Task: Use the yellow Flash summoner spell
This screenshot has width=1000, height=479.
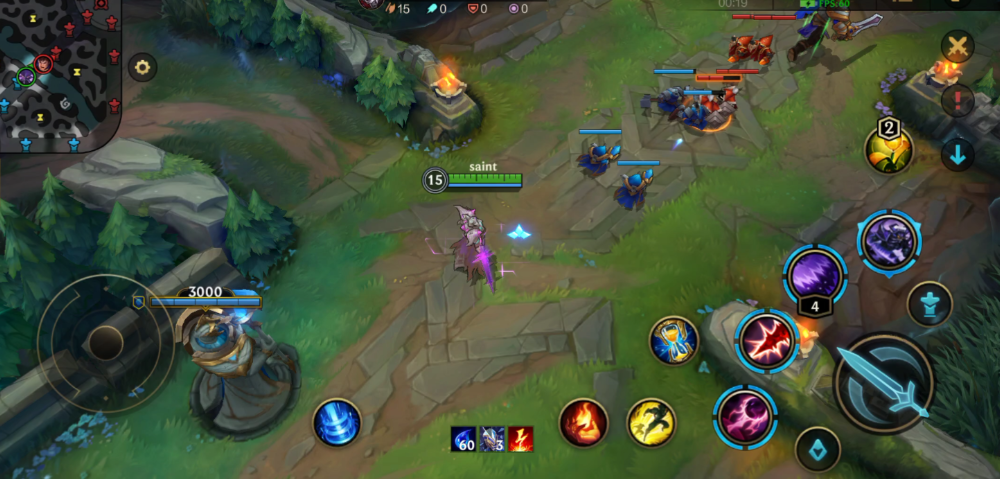Action: pos(651,422)
